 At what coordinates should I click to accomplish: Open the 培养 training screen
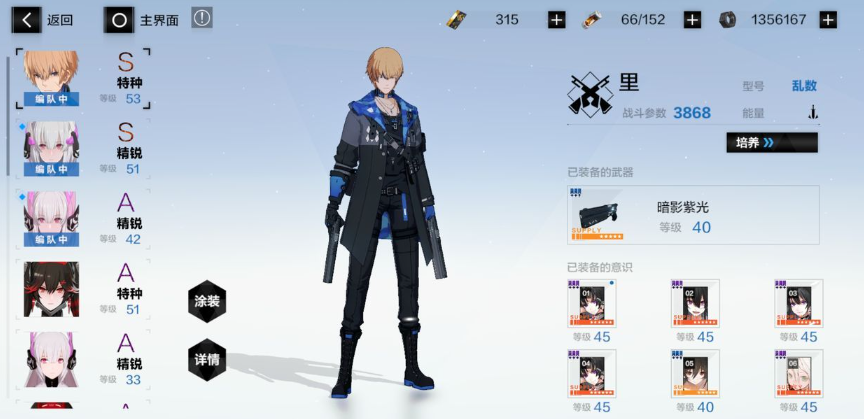click(771, 143)
